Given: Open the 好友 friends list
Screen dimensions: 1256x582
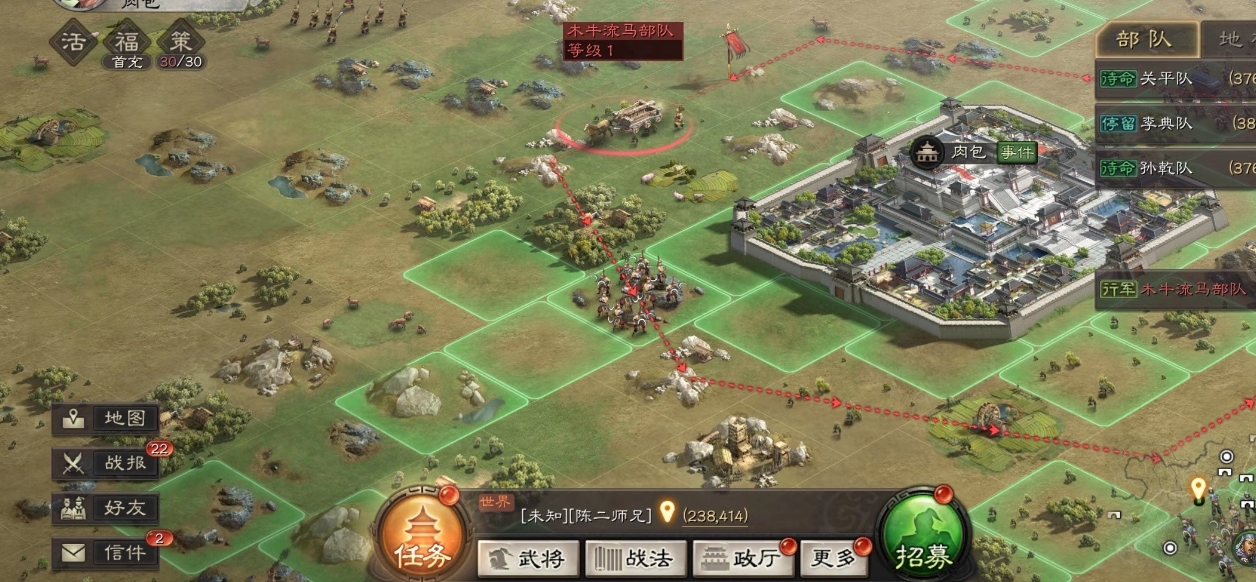Looking at the screenshot, I should coord(106,508).
